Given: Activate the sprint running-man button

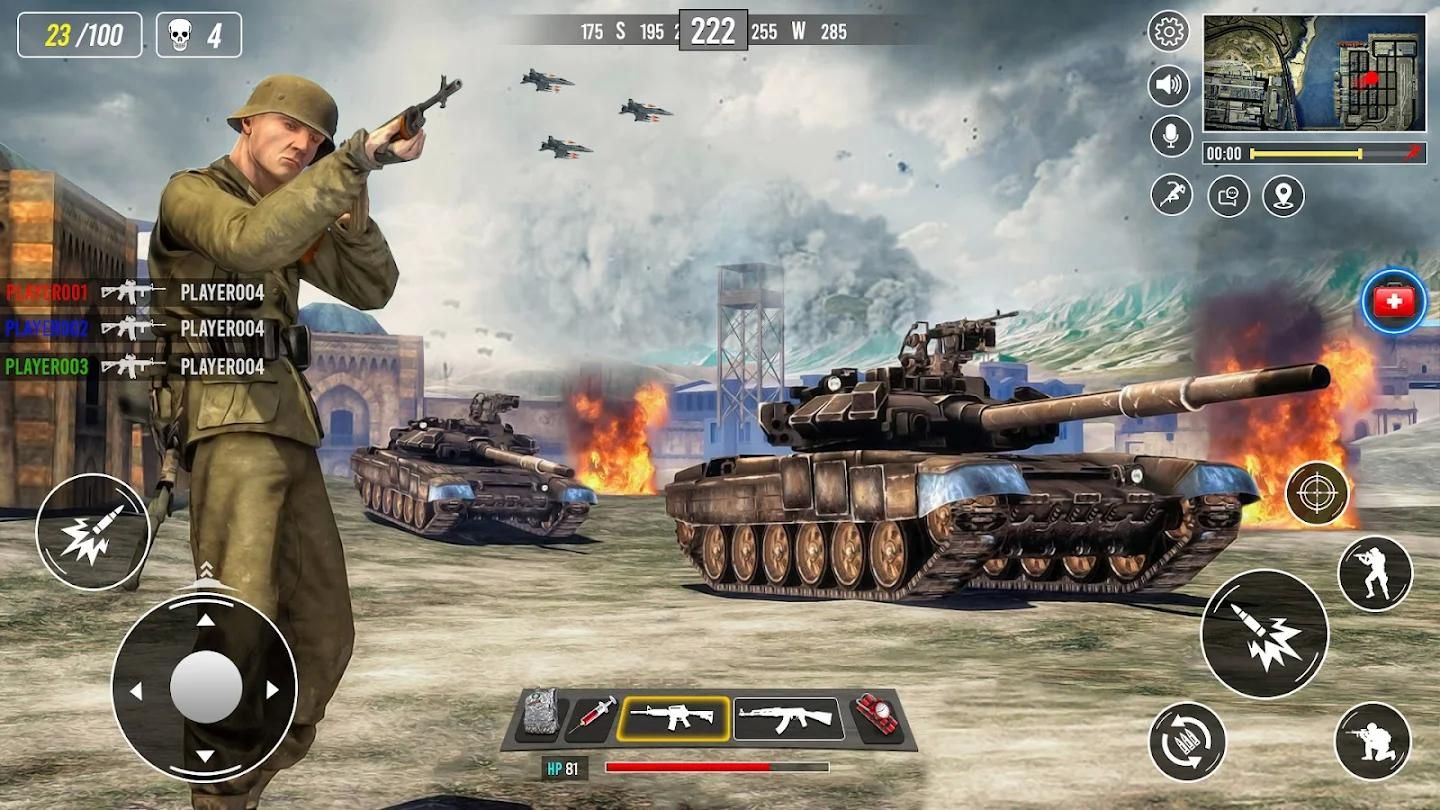Looking at the screenshot, I should point(1171,195).
